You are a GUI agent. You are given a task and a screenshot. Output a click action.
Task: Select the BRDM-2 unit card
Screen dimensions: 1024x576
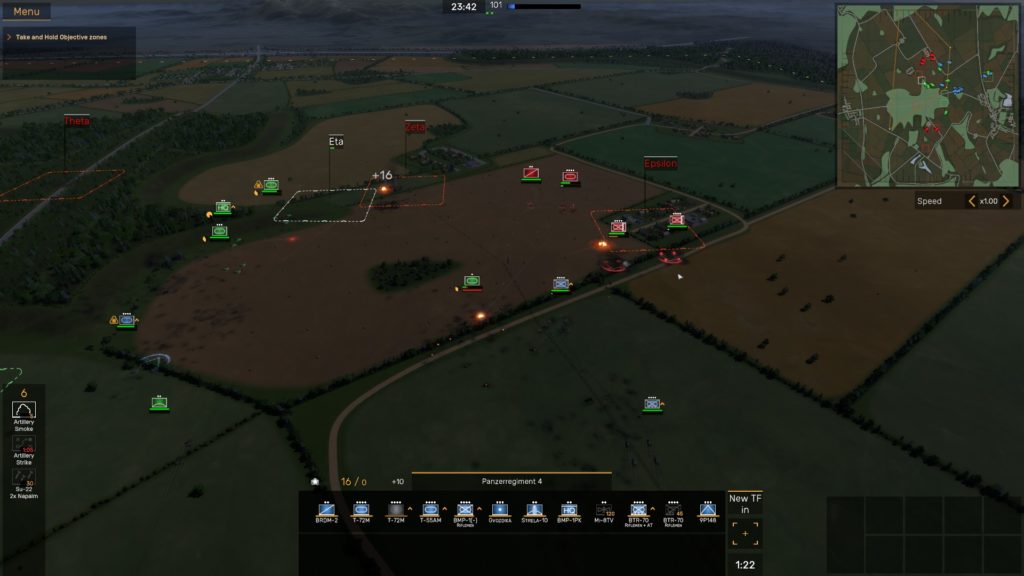pyautogui.click(x=326, y=512)
